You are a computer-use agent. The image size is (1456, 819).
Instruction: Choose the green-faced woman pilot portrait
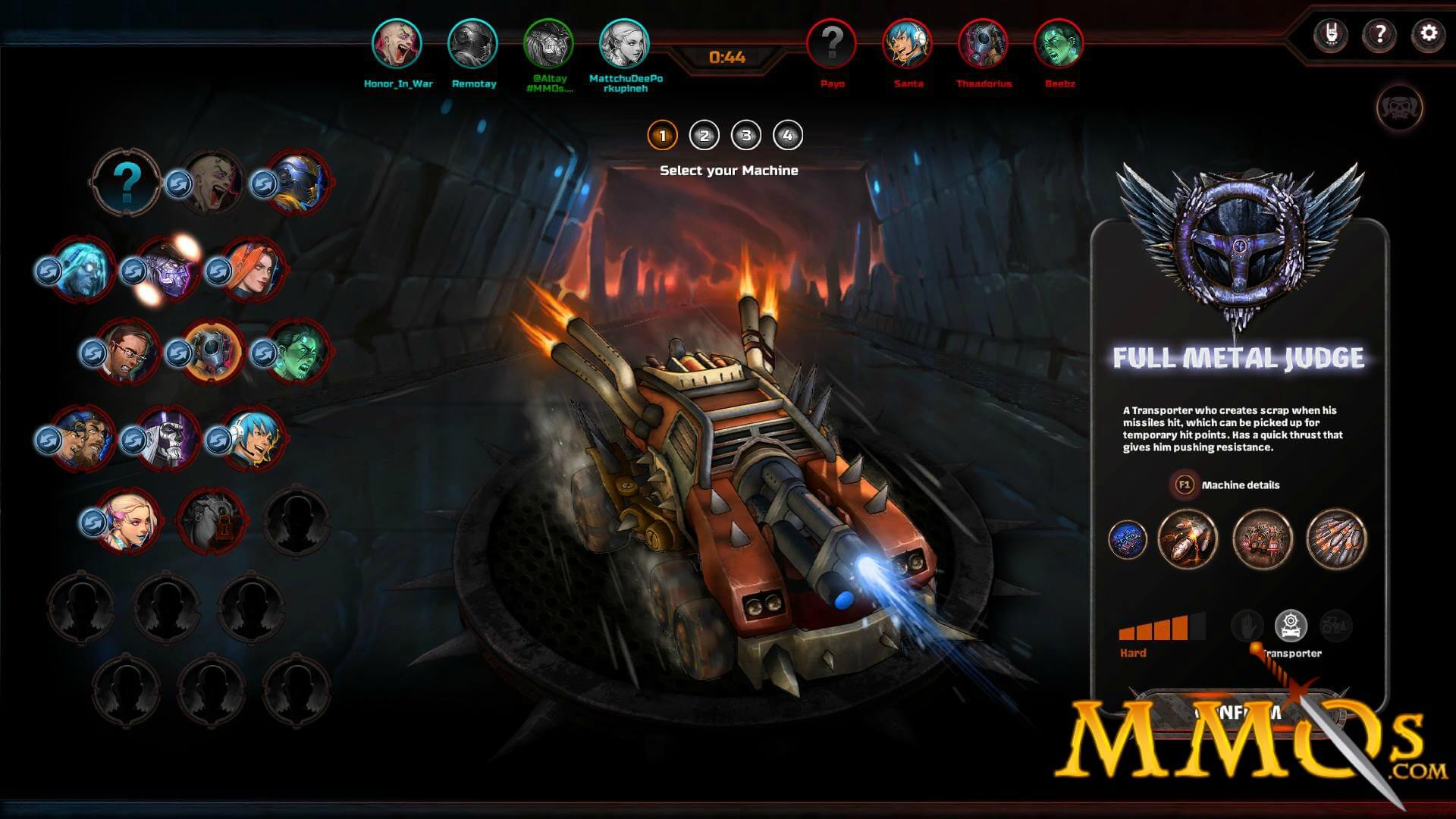coord(296,353)
